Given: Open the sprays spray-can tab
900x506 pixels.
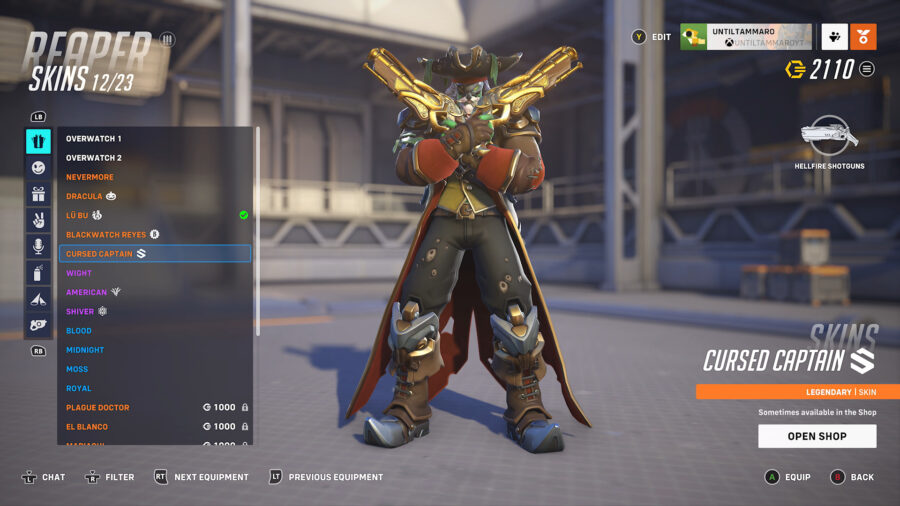Looking at the screenshot, I should (x=38, y=272).
